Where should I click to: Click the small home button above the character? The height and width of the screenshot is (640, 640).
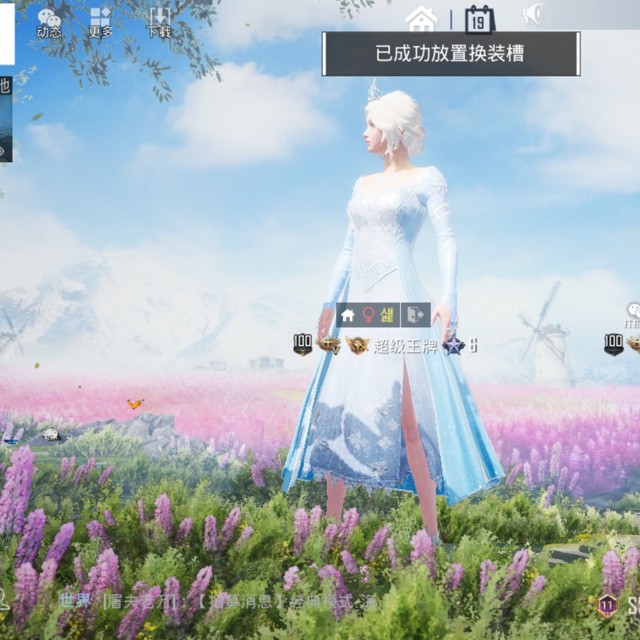click(348, 315)
